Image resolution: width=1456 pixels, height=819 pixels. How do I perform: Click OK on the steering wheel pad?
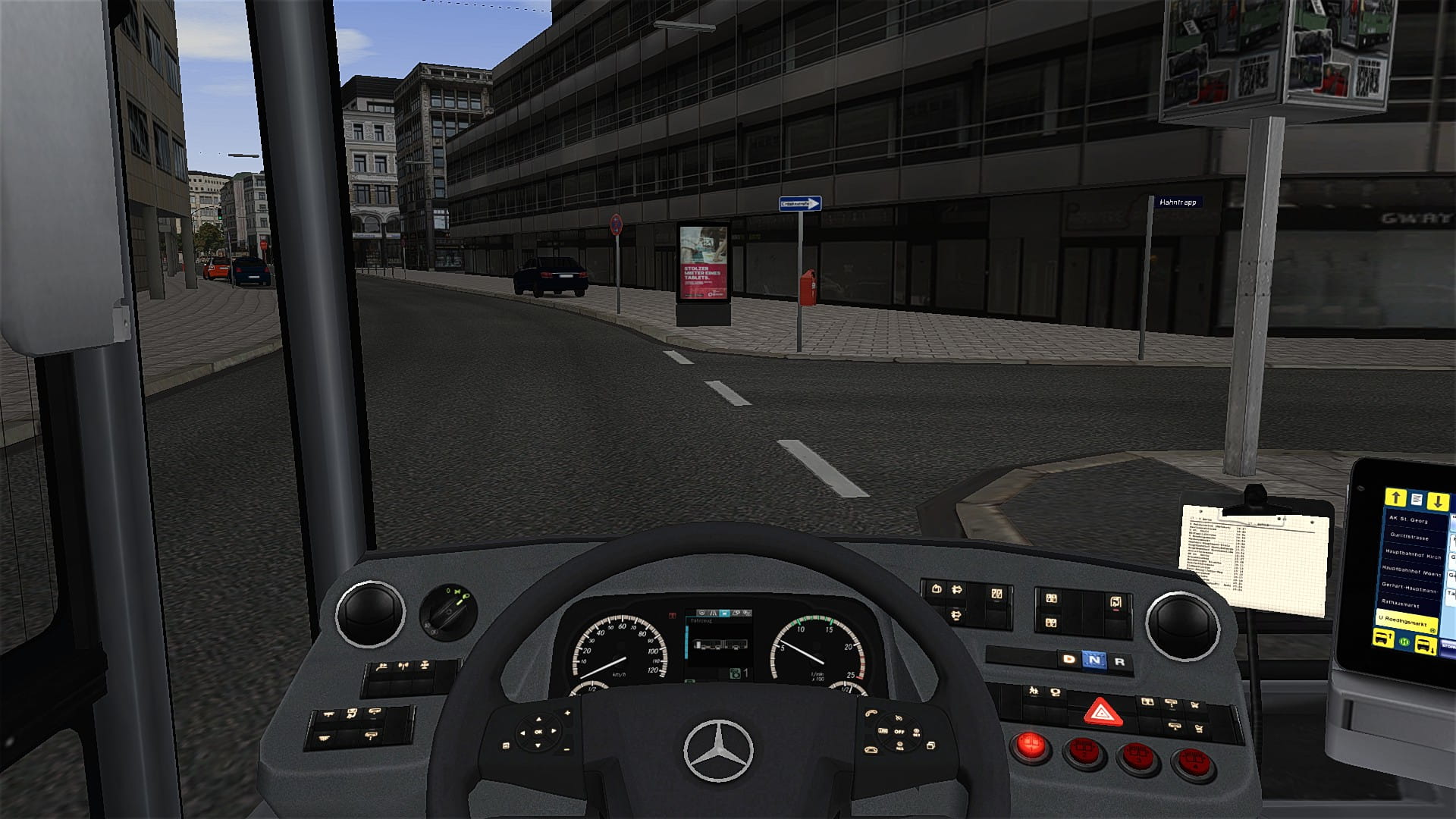point(538,732)
